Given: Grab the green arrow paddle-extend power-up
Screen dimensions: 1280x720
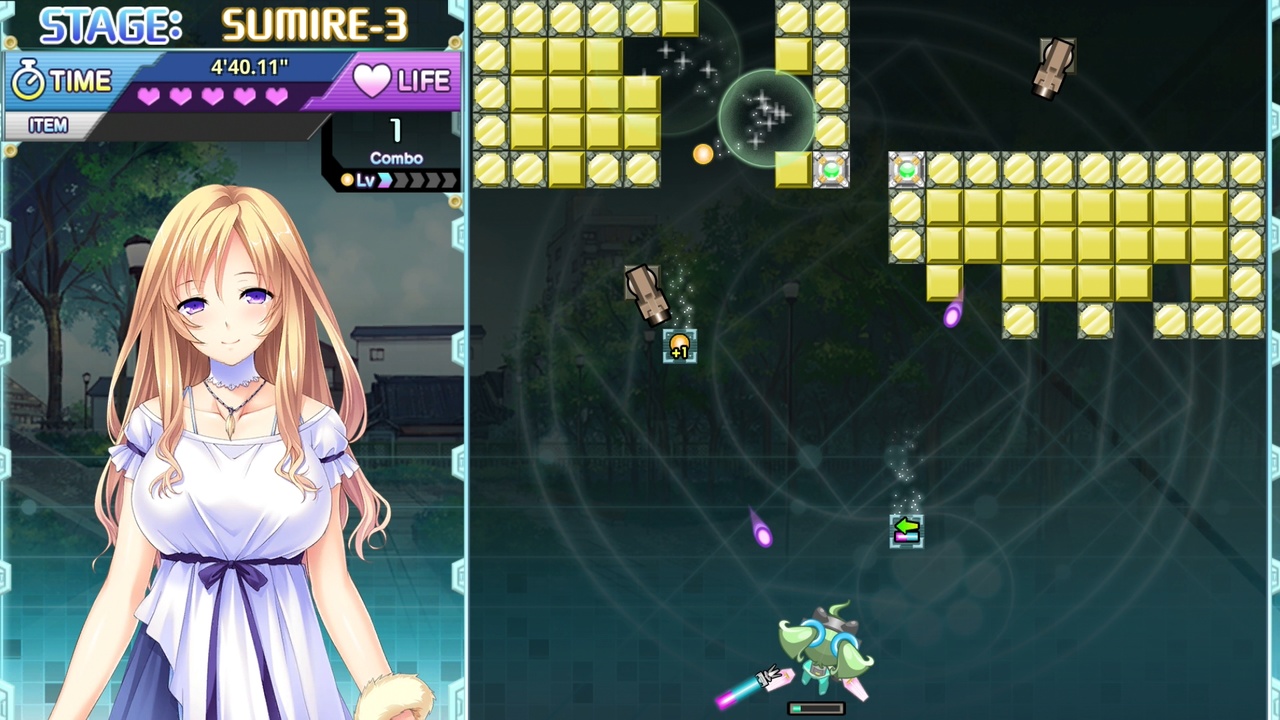Looking at the screenshot, I should pos(905,530).
